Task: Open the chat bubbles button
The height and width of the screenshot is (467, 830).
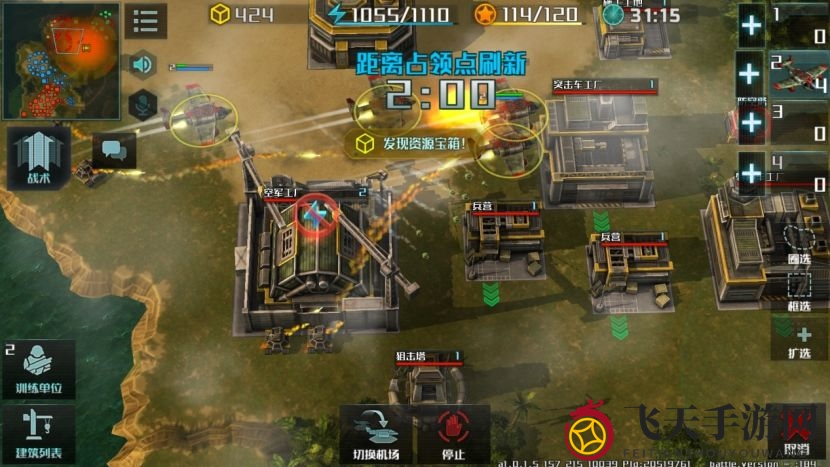Action: 114,150
